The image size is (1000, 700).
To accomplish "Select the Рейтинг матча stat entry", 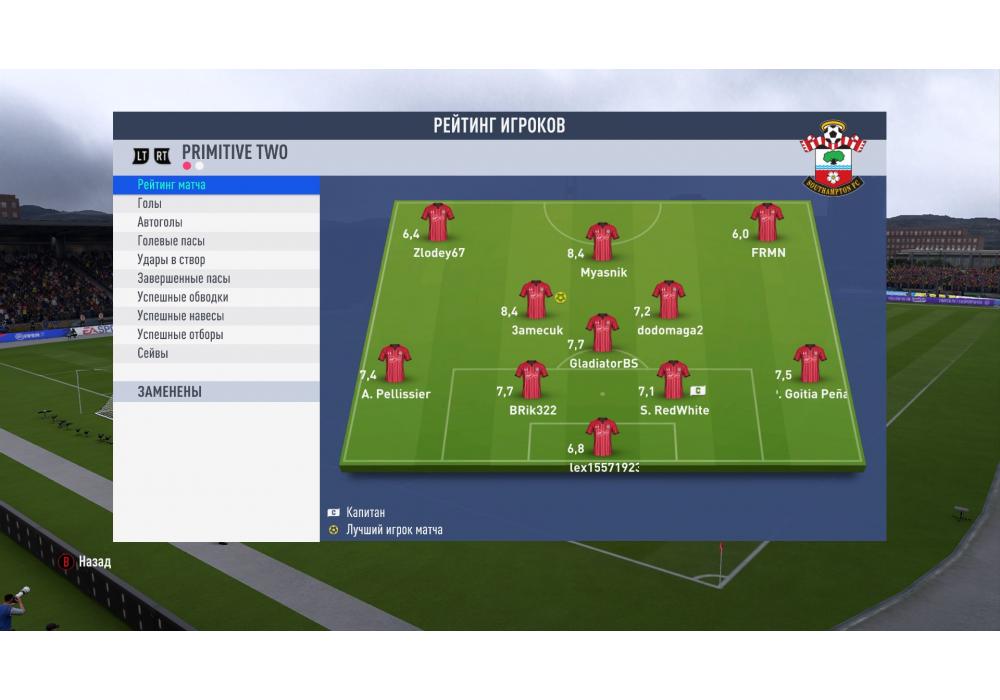I will 216,185.
